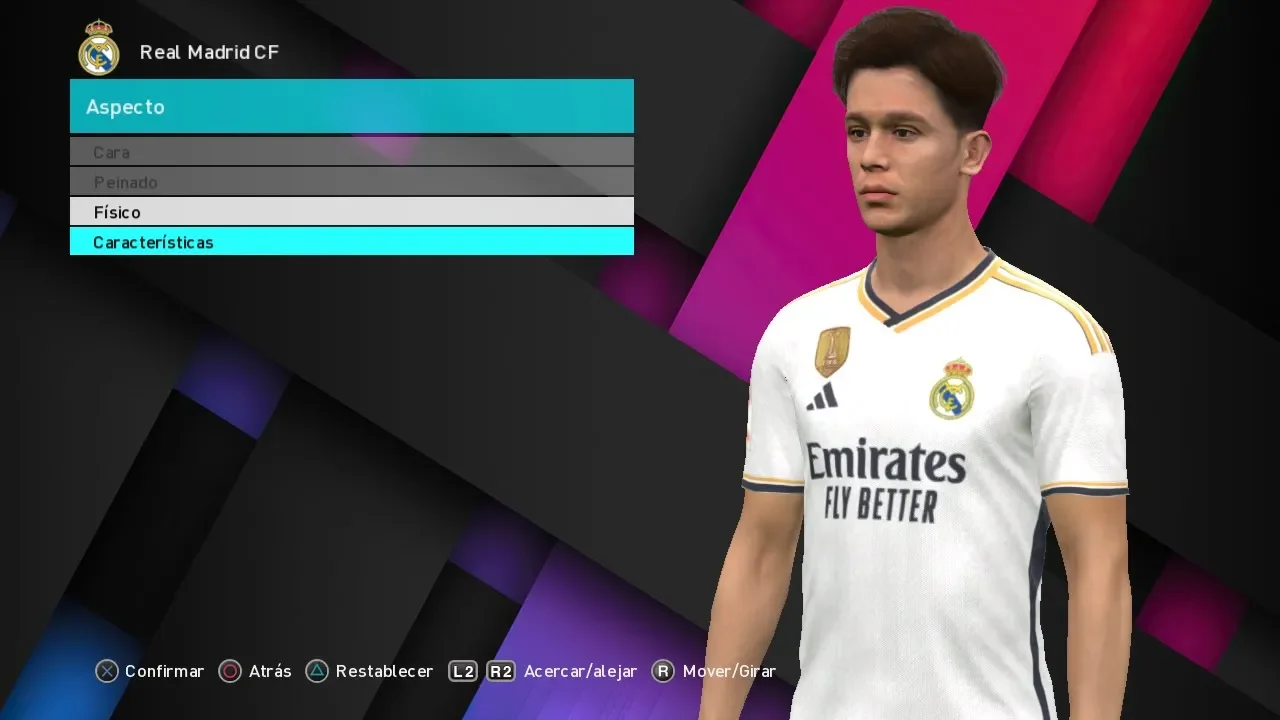Choose the Físico menu entry
The width and height of the screenshot is (1280, 720).
pos(351,212)
